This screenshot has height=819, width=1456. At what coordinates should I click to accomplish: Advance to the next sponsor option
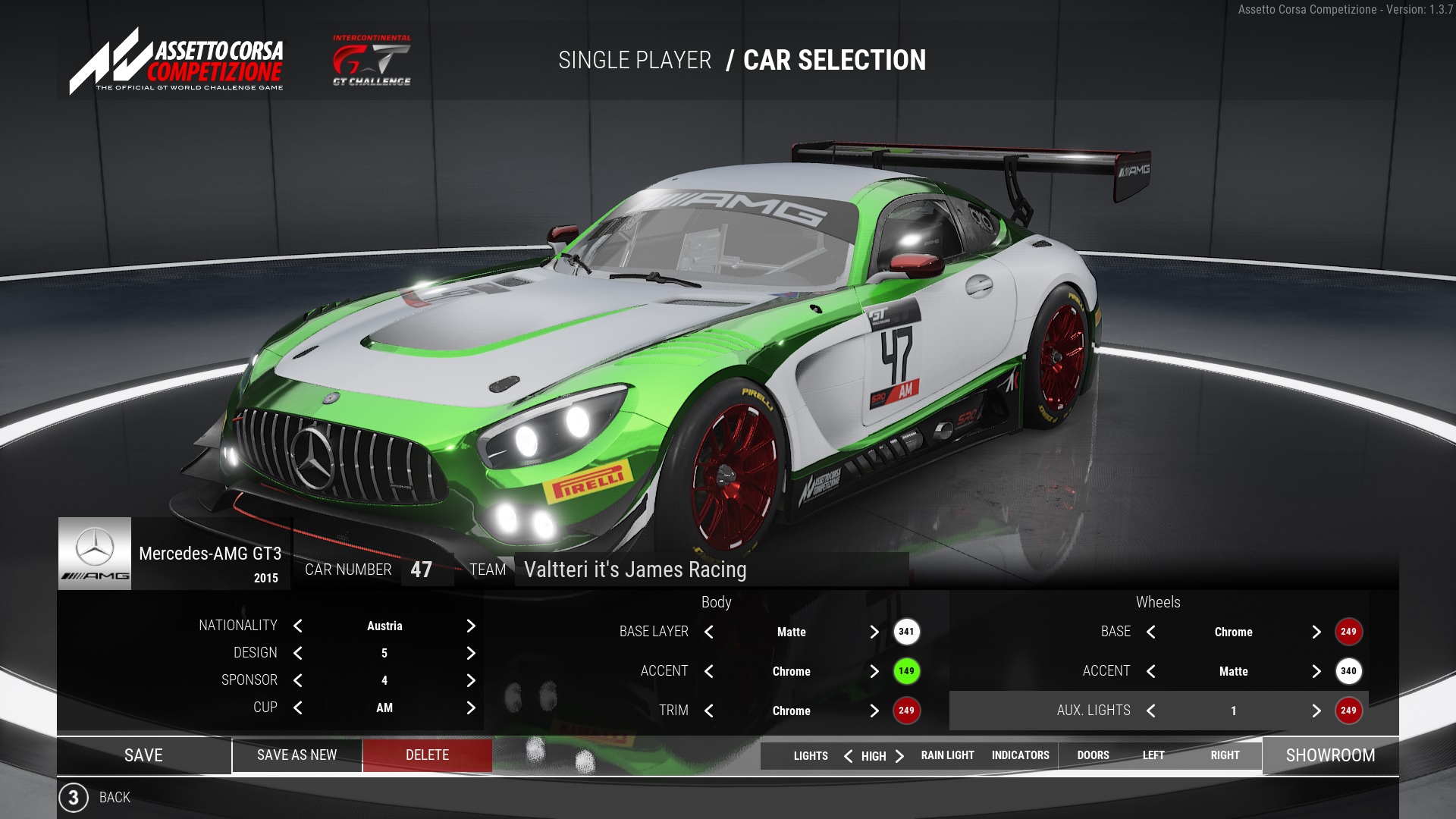click(471, 680)
